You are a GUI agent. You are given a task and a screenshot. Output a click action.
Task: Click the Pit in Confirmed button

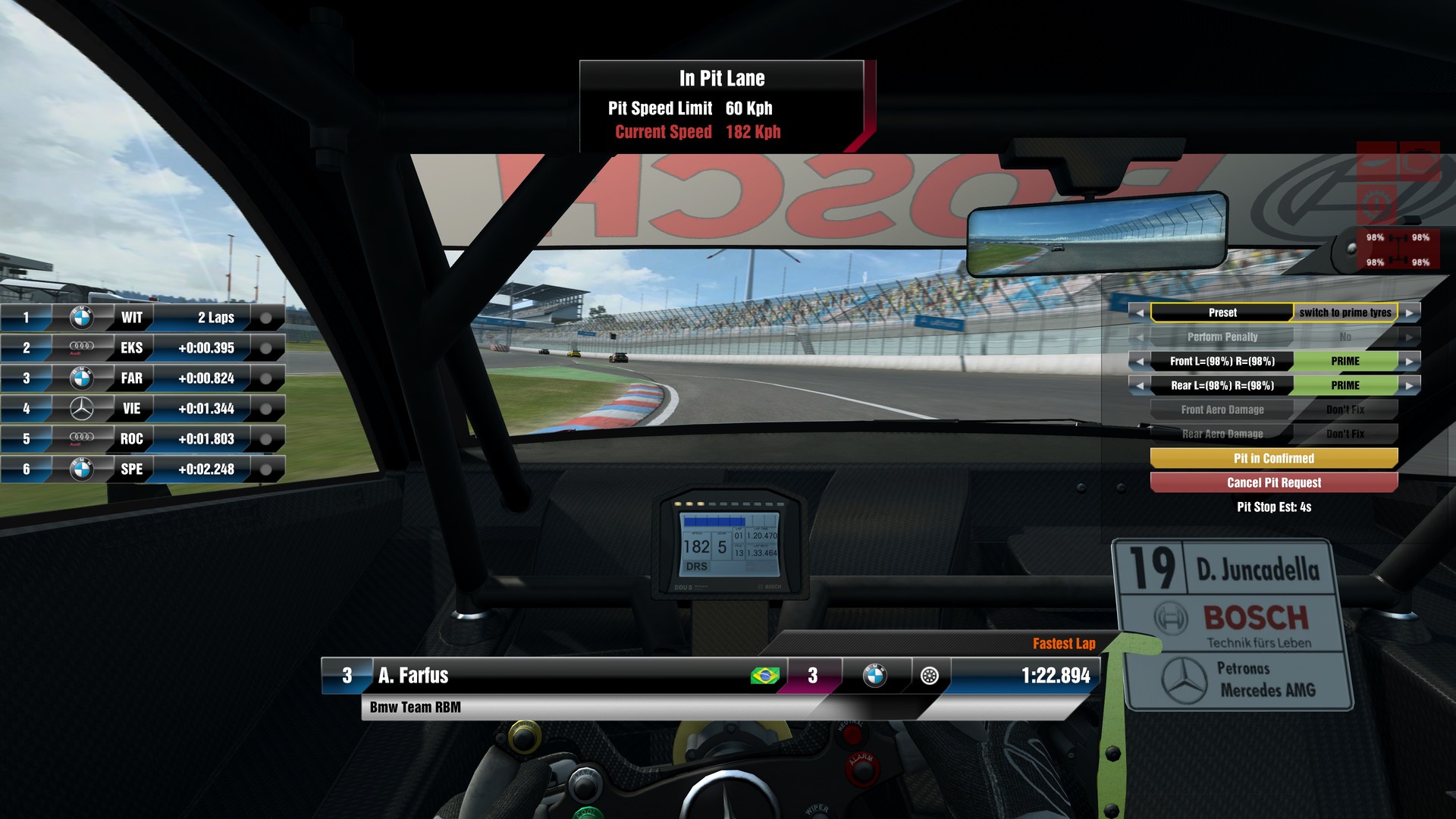point(1272,458)
